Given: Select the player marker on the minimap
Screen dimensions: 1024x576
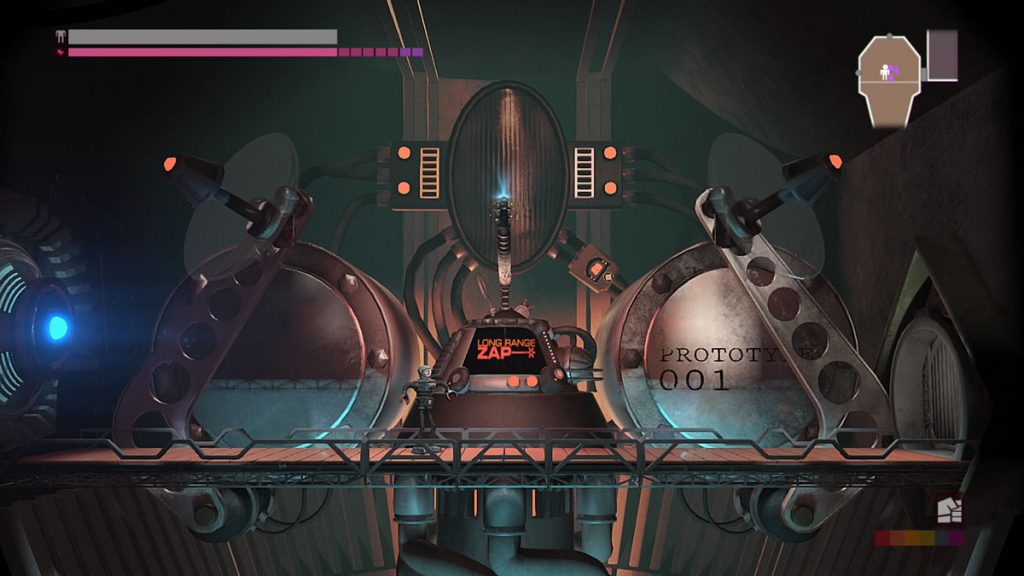Looking at the screenshot, I should pos(884,71).
